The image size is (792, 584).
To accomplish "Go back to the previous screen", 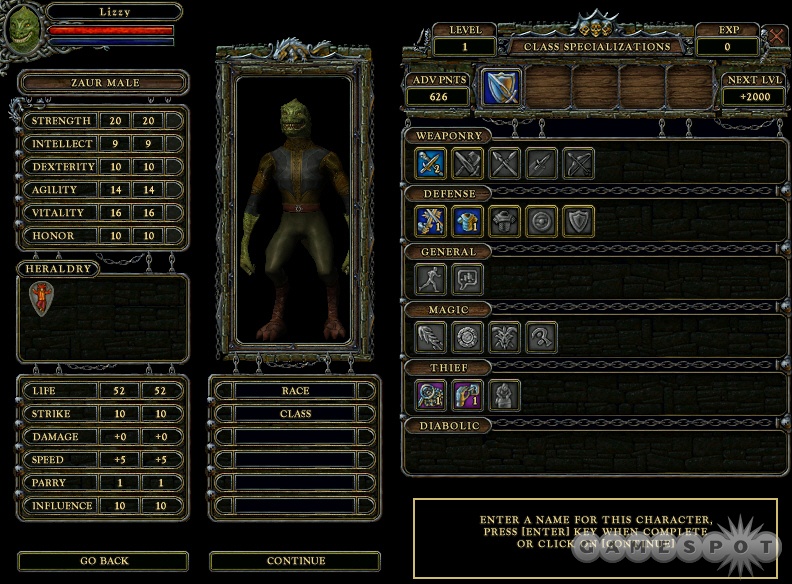I will [103, 561].
